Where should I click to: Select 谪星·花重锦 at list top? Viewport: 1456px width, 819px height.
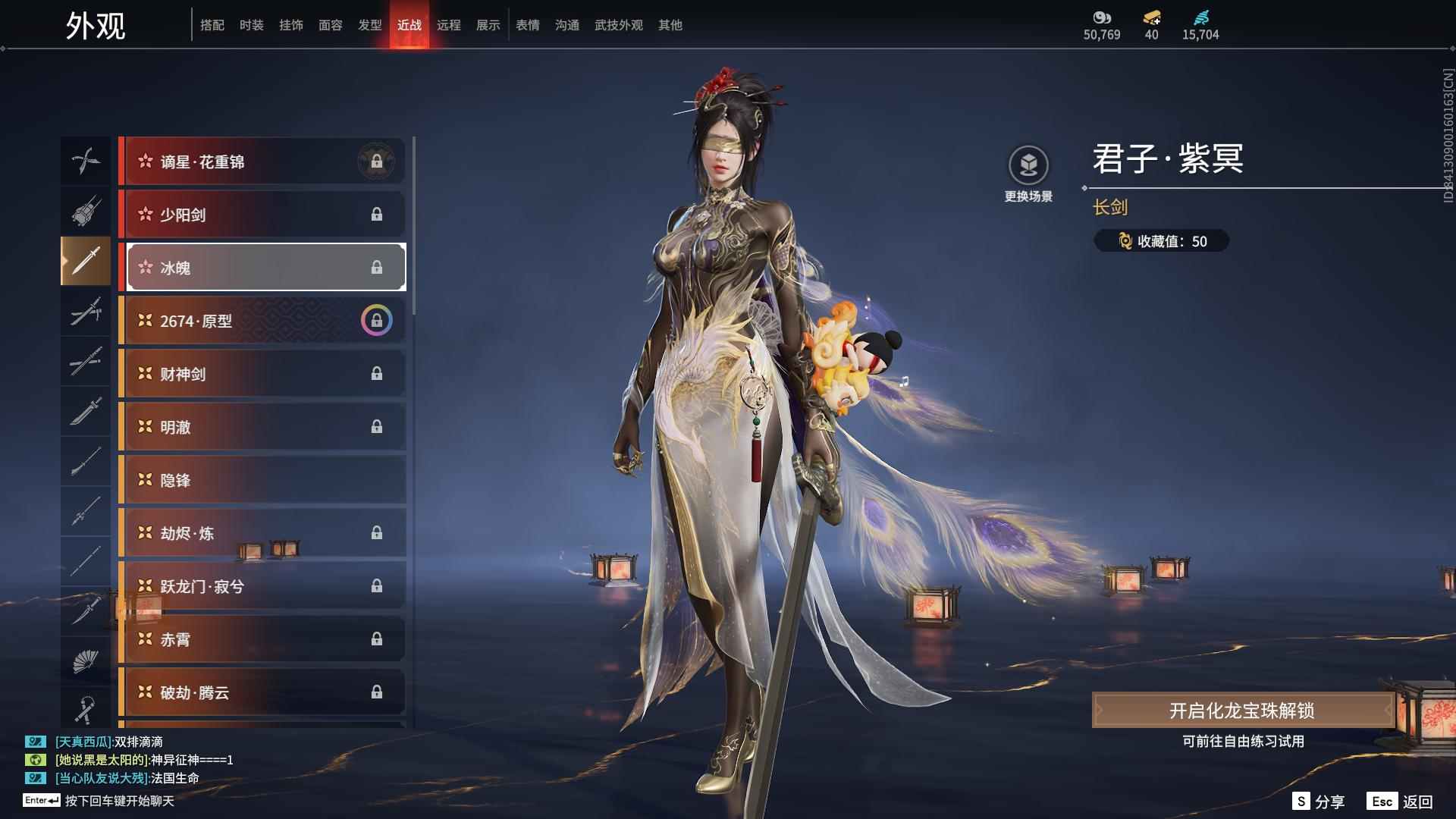coord(262,161)
